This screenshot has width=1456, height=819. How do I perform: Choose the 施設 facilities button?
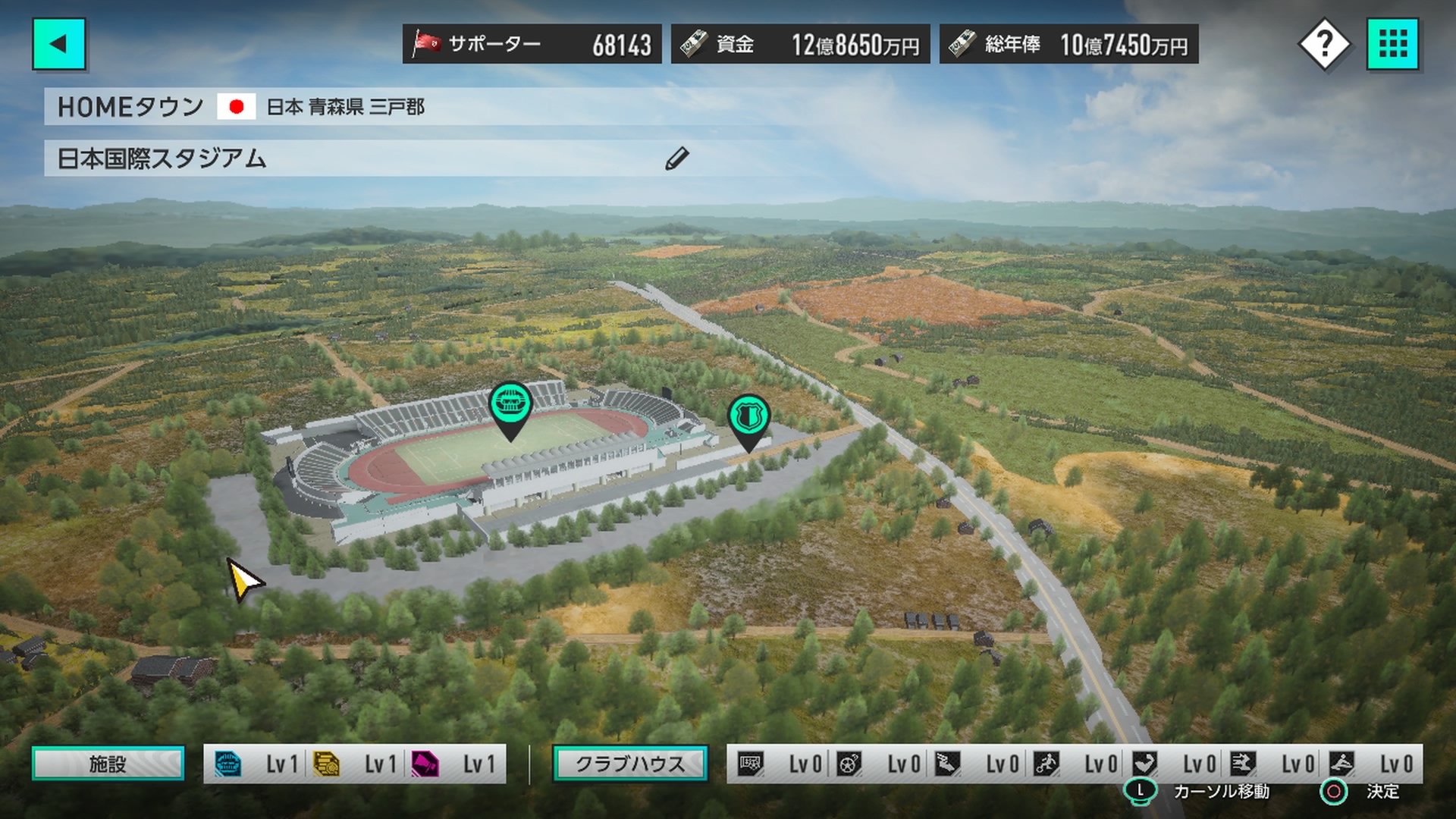(x=108, y=764)
